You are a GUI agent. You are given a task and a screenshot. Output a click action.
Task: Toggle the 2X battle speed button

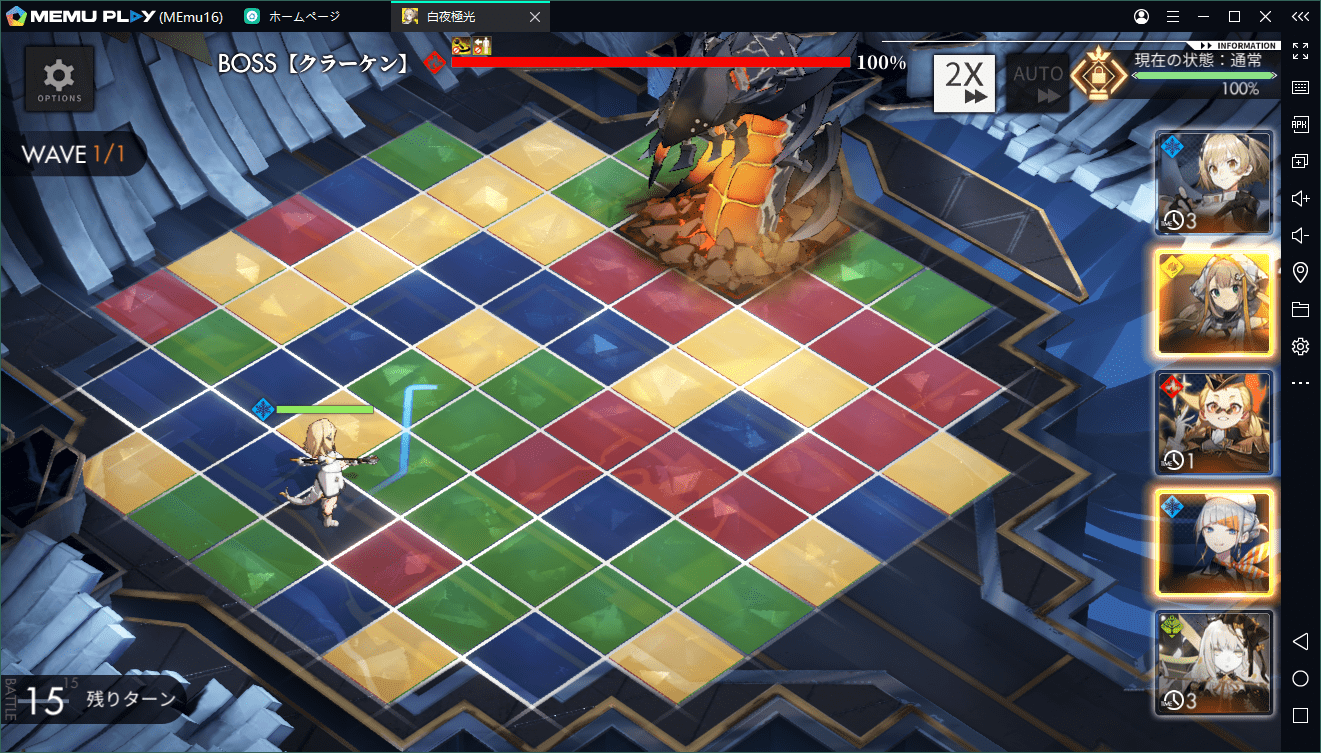[964, 82]
